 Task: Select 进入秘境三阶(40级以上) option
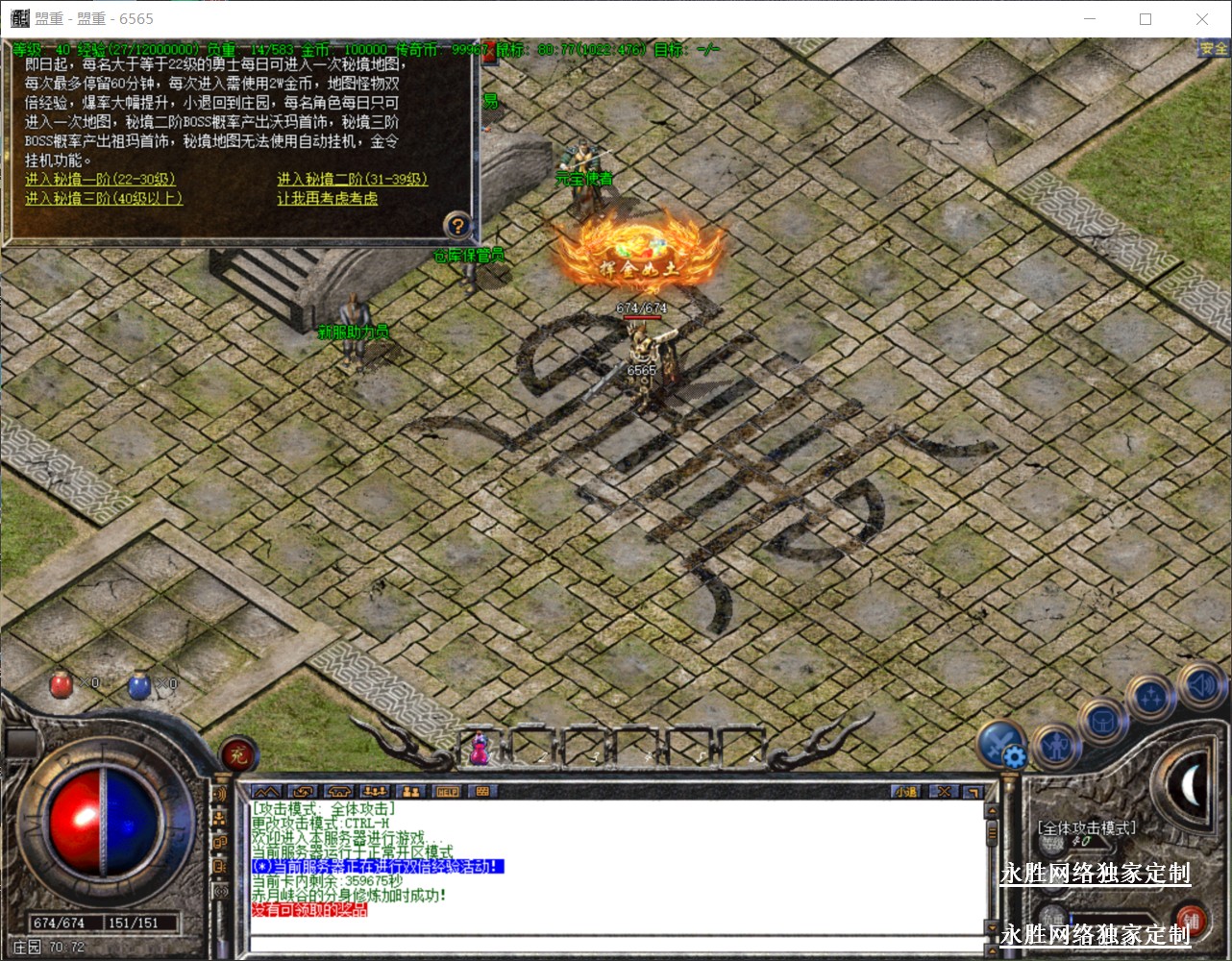coord(103,199)
